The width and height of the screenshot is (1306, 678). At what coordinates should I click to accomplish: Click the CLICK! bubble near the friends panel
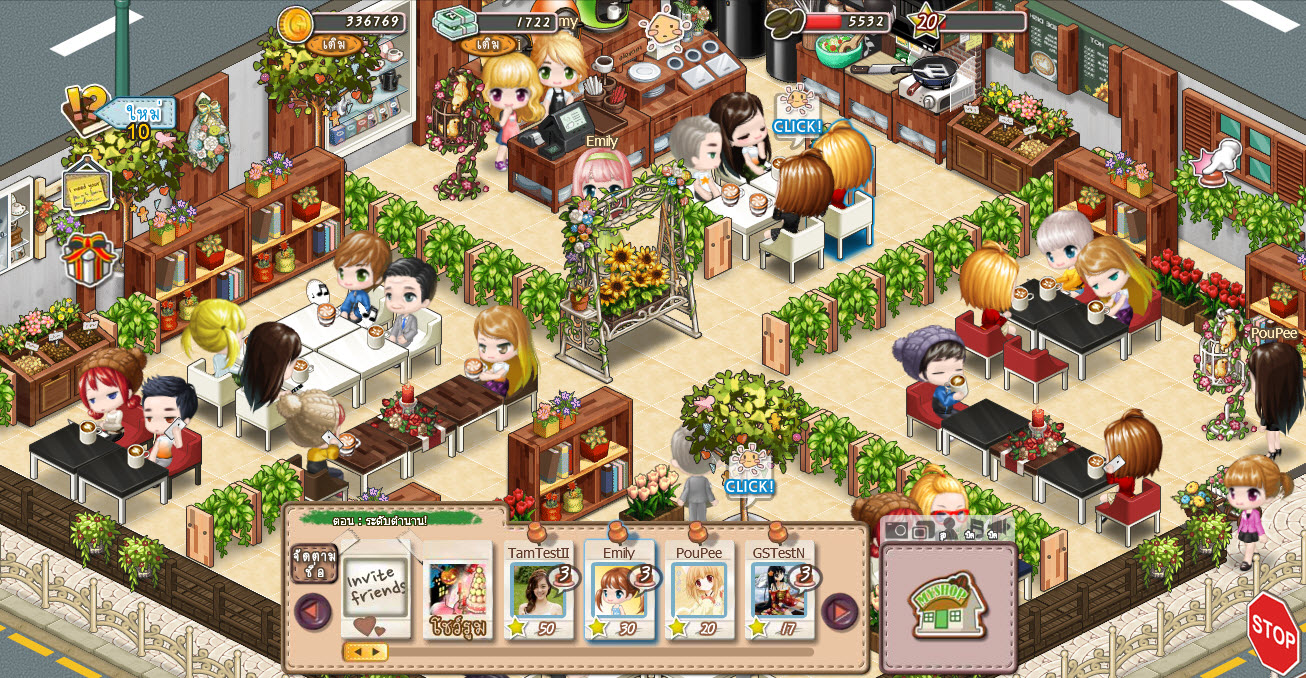pos(749,487)
